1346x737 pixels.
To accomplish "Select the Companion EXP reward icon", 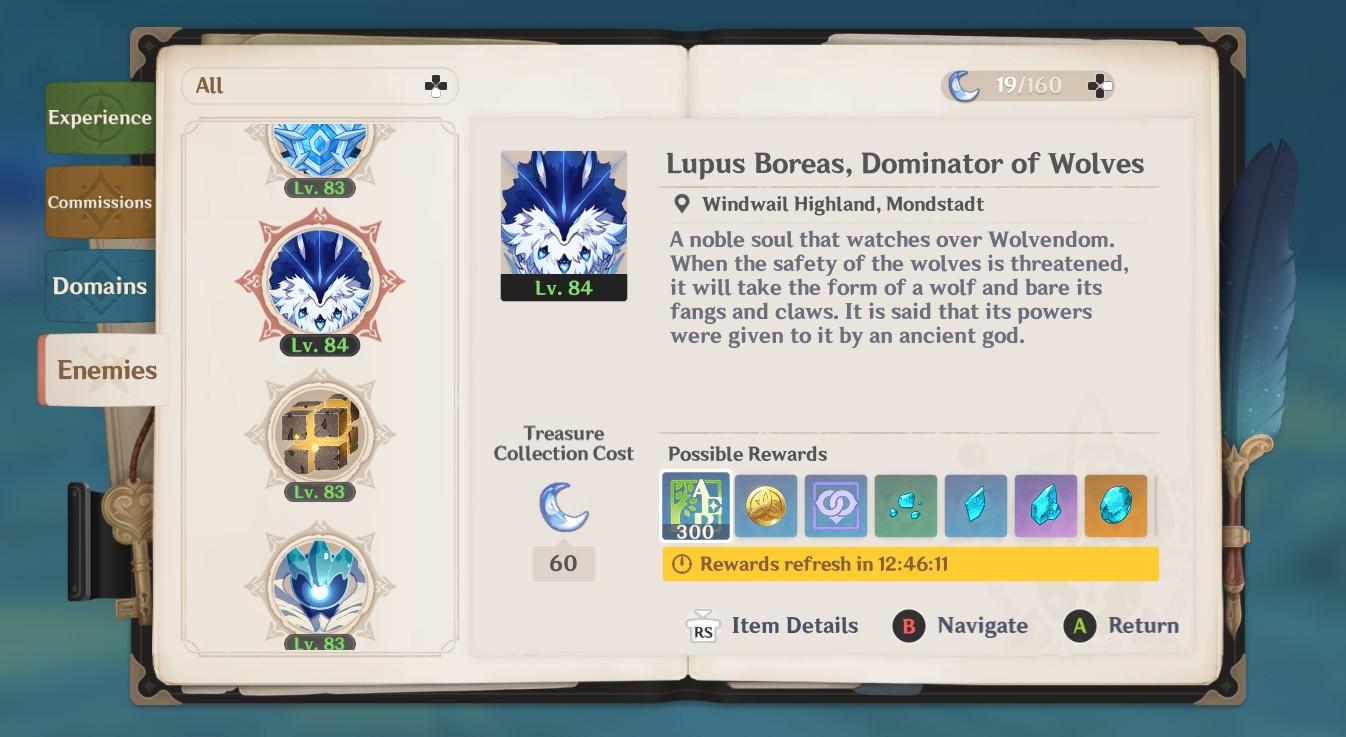I will pyautogui.click(x=836, y=506).
